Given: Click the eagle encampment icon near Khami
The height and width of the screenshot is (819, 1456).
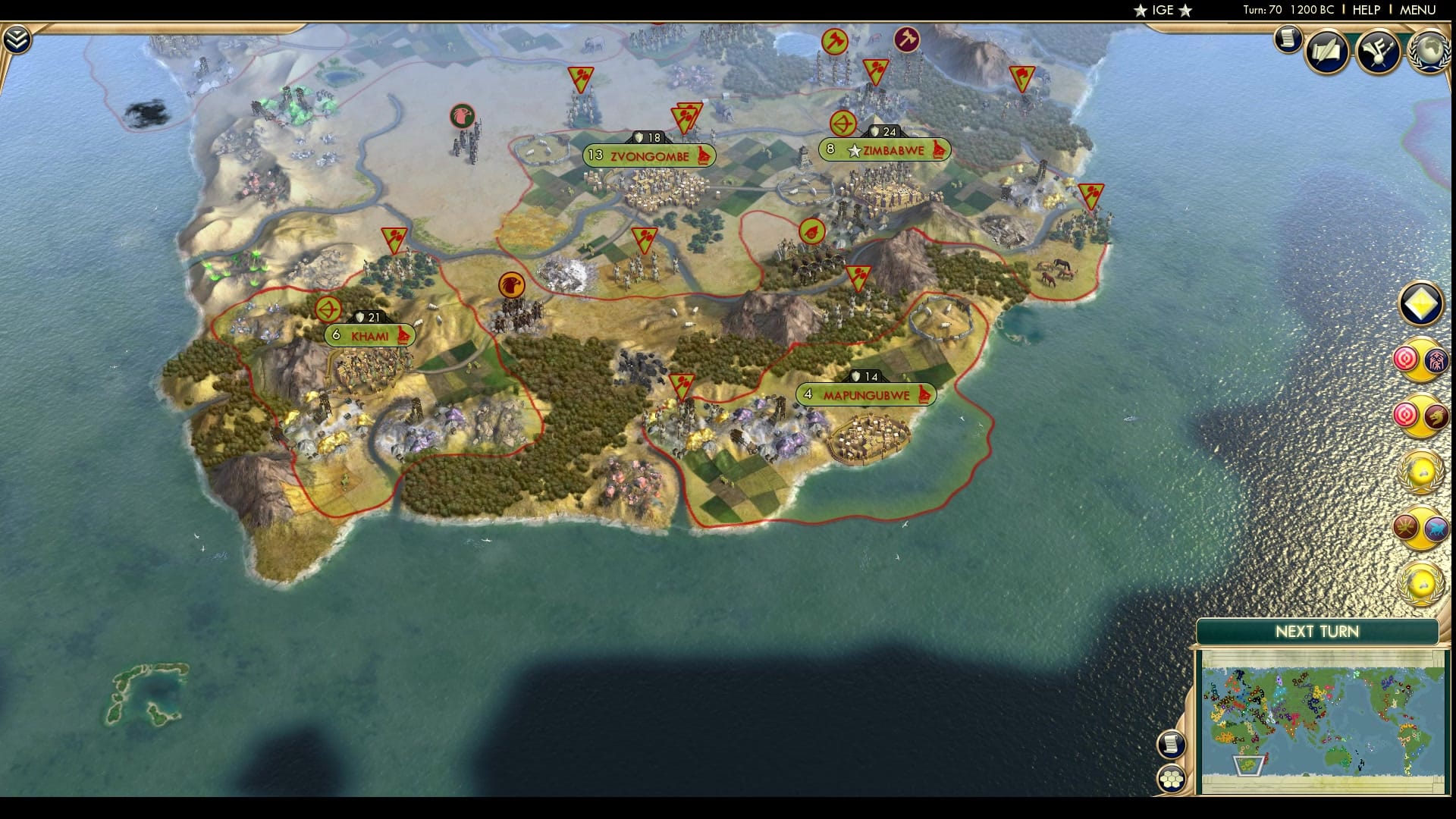Looking at the screenshot, I should [512, 284].
